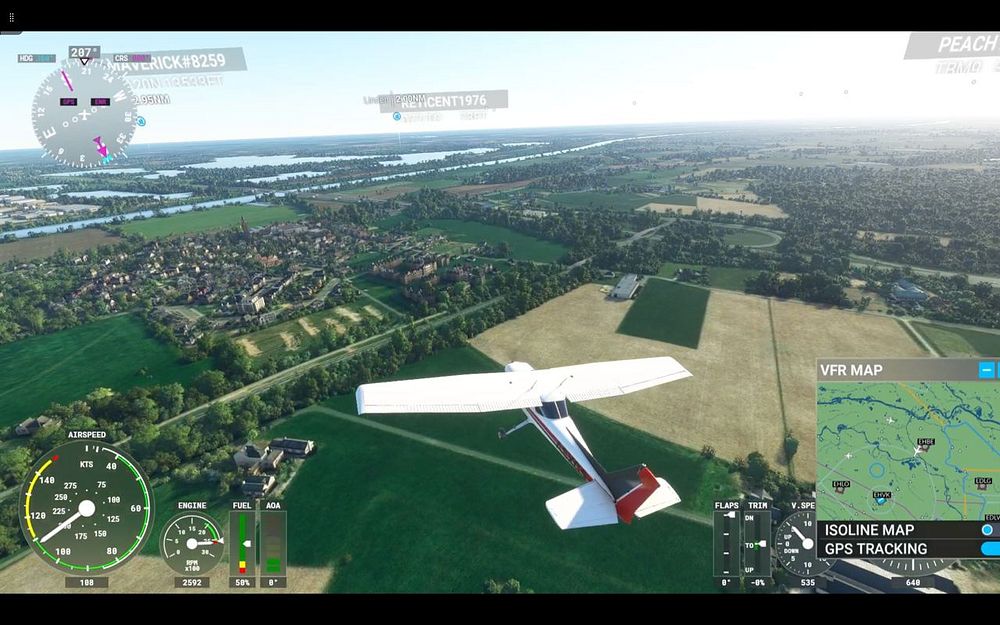This screenshot has width=1000, height=625.
Task: Select the EHVK airport marker on the map
Action: pos(881,497)
